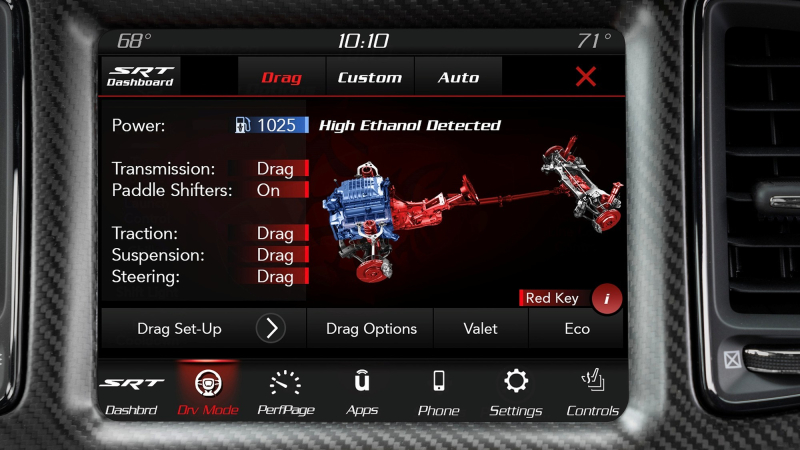Choose the Auto drive mode tab
The image size is (800, 450).
[458, 77]
